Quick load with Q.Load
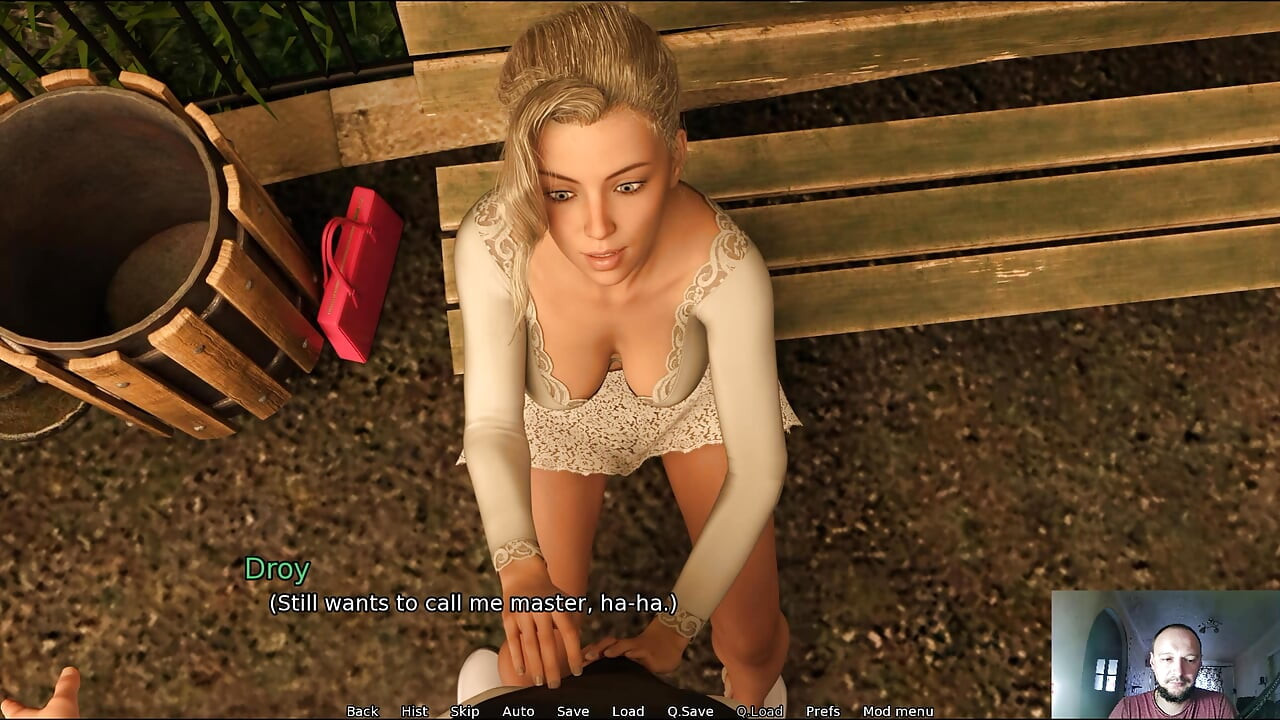The image size is (1280, 720). [x=759, y=711]
